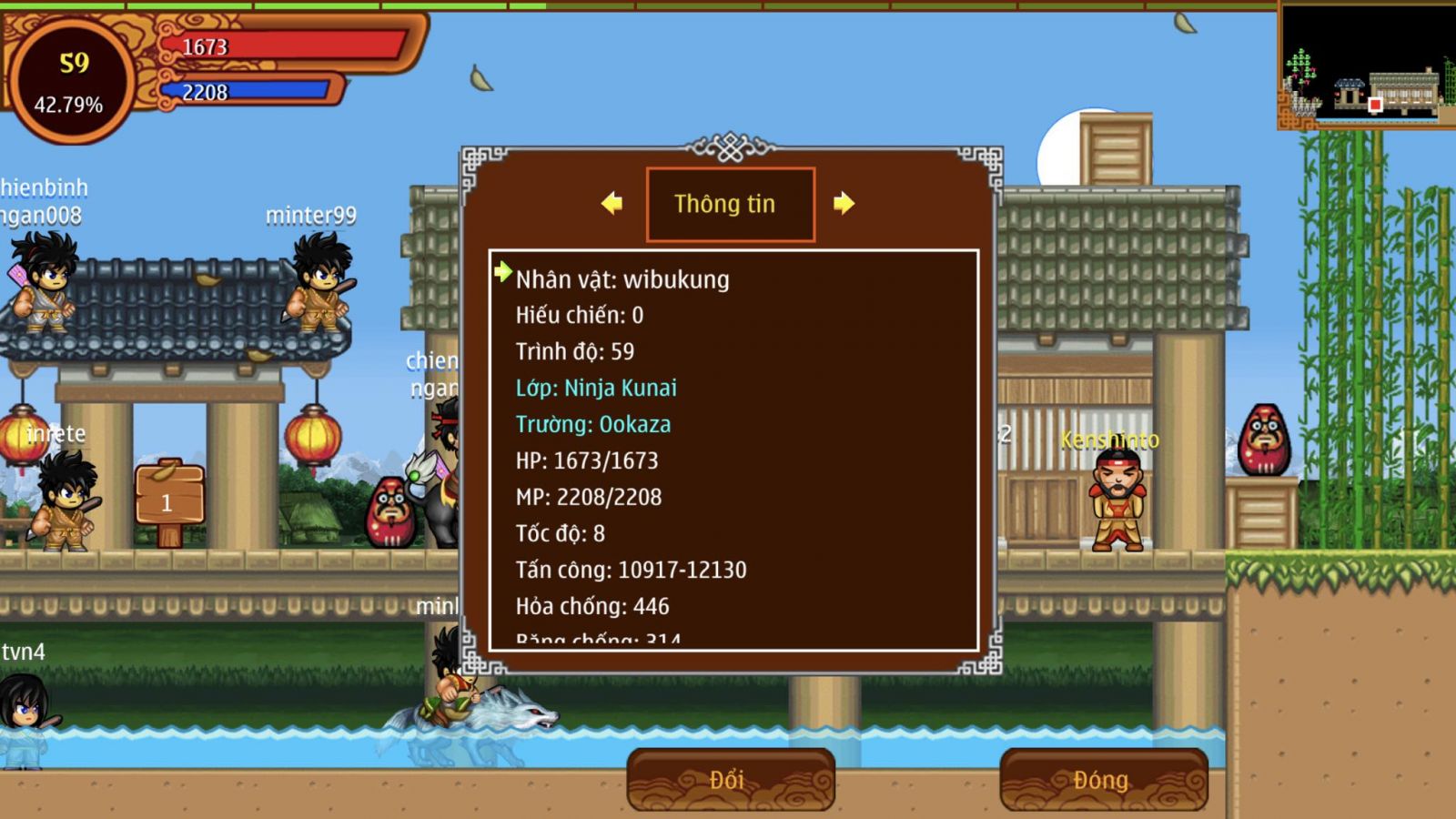Select the Nhân vật: wibukung row
Screen dimensions: 1456x819
click(622, 279)
